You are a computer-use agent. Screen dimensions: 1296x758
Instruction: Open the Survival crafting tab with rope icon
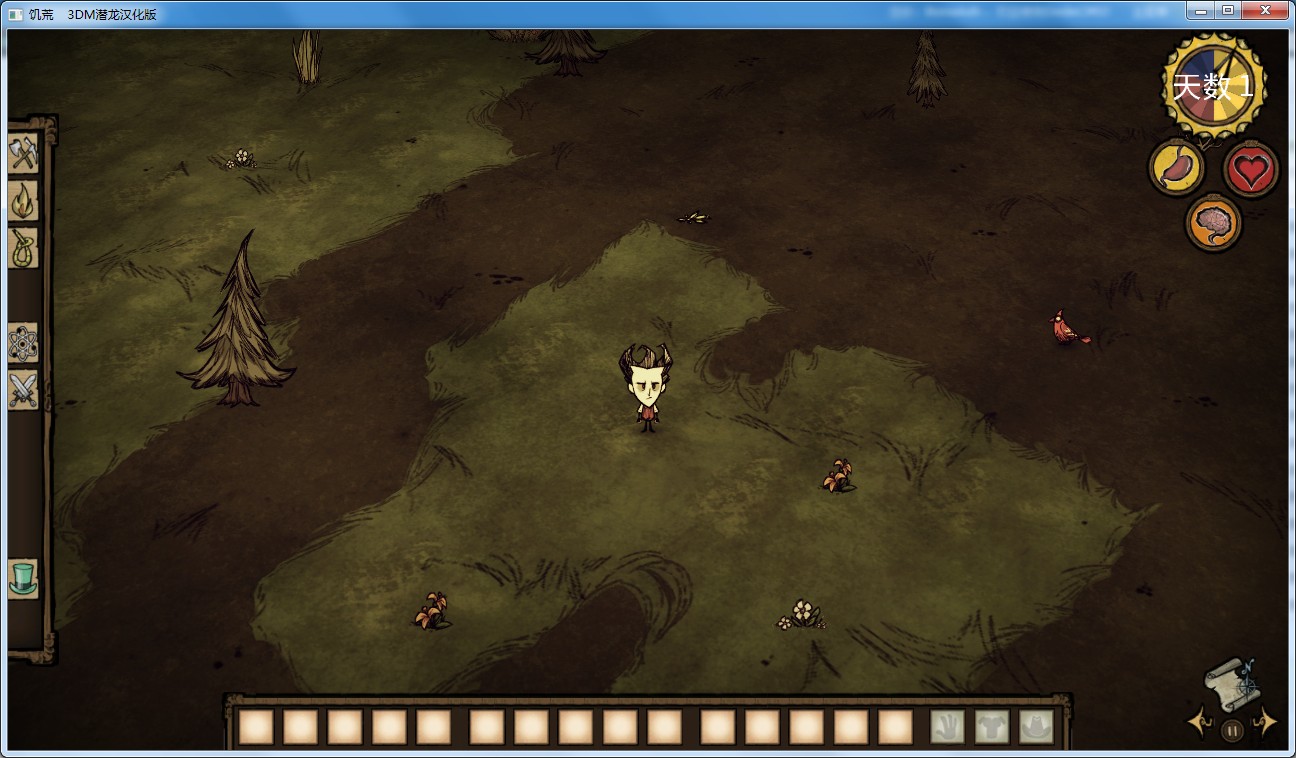22,248
